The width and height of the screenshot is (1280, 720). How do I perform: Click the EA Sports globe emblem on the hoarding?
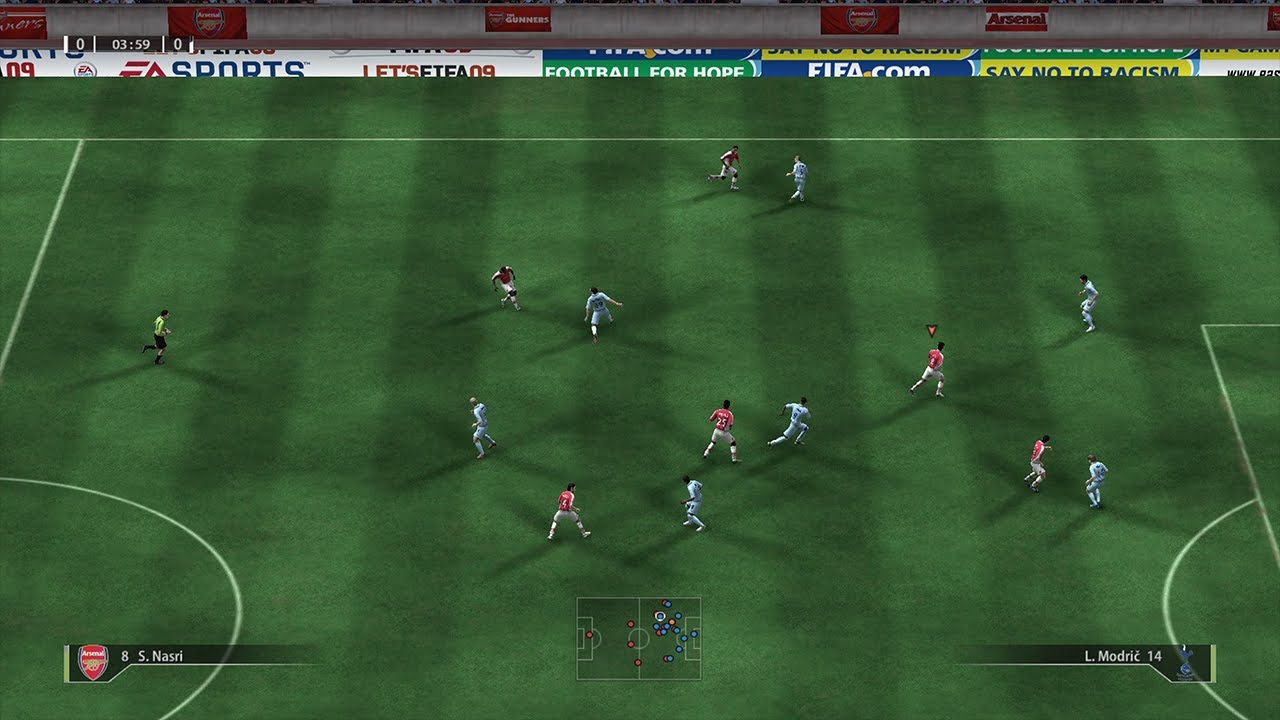pyautogui.click(x=86, y=69)
